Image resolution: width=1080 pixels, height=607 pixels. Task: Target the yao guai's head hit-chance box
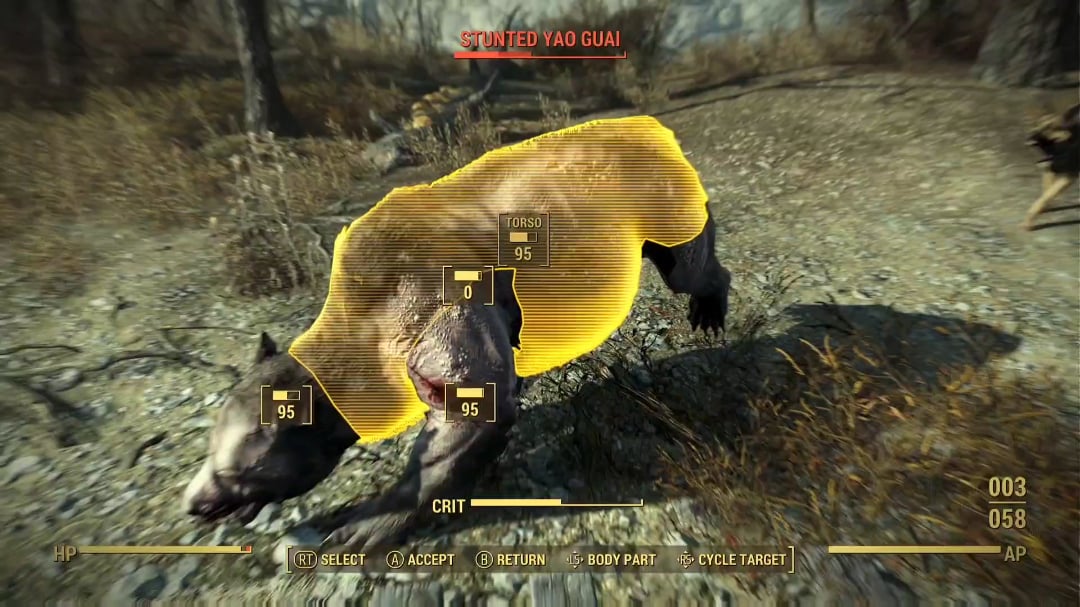click(x=286, y=404)
